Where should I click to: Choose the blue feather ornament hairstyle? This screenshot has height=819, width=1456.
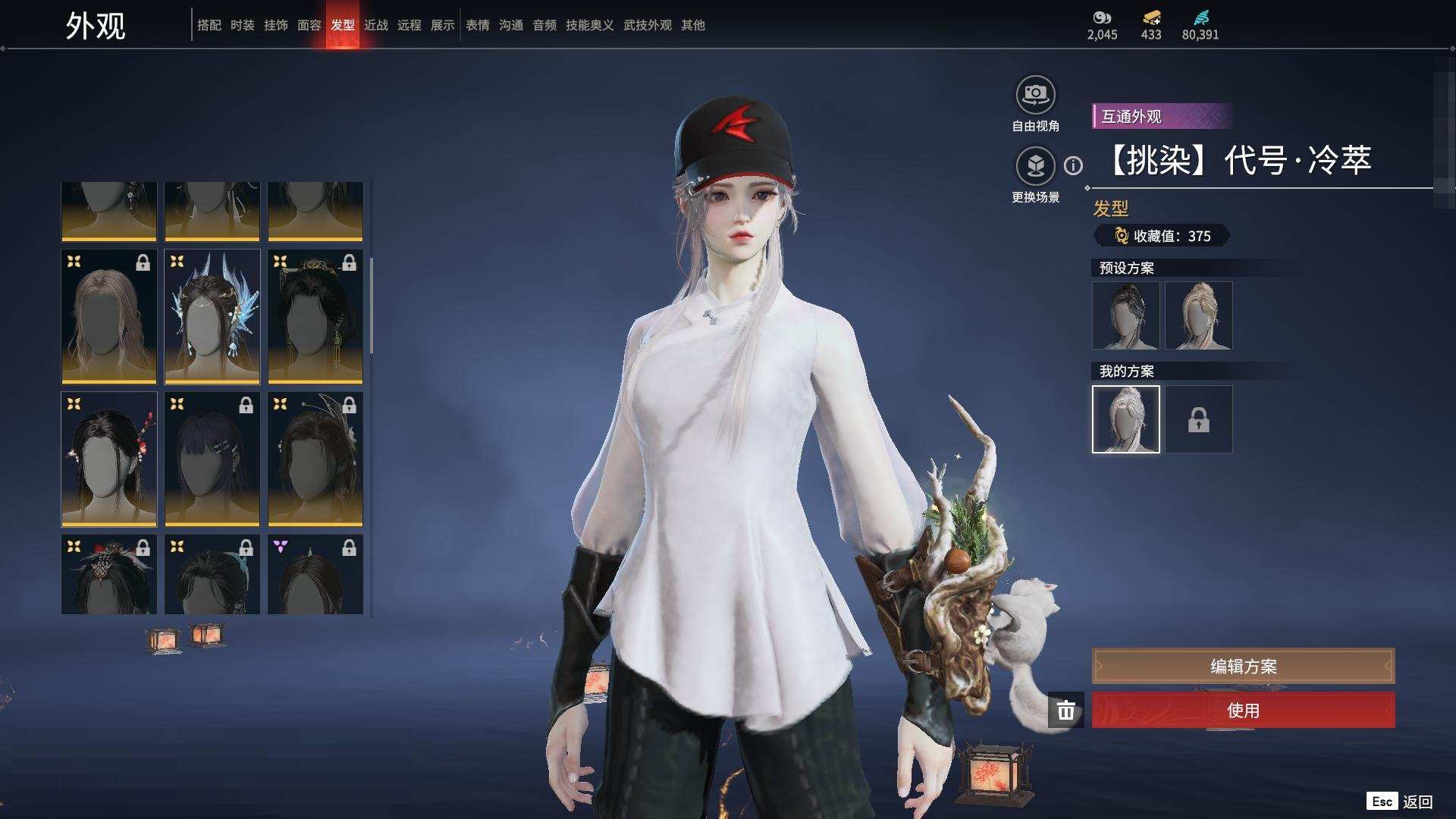212,317
